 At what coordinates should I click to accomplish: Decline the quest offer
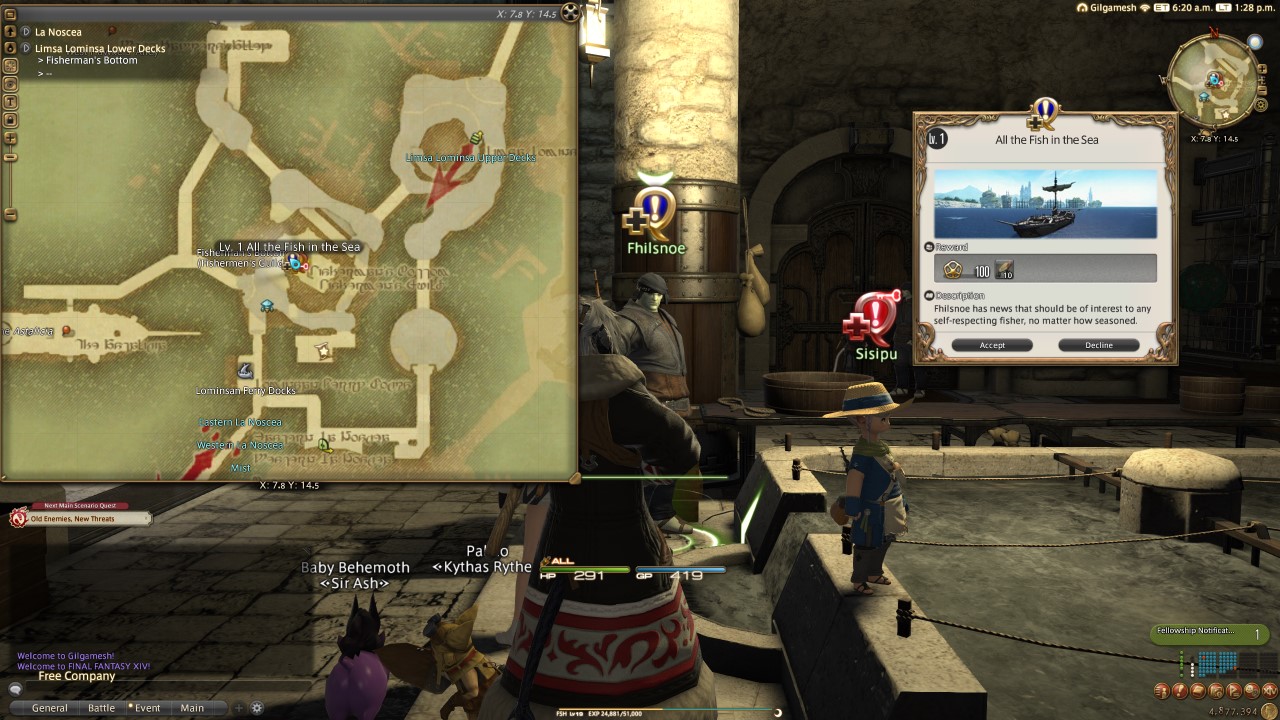1098,344
